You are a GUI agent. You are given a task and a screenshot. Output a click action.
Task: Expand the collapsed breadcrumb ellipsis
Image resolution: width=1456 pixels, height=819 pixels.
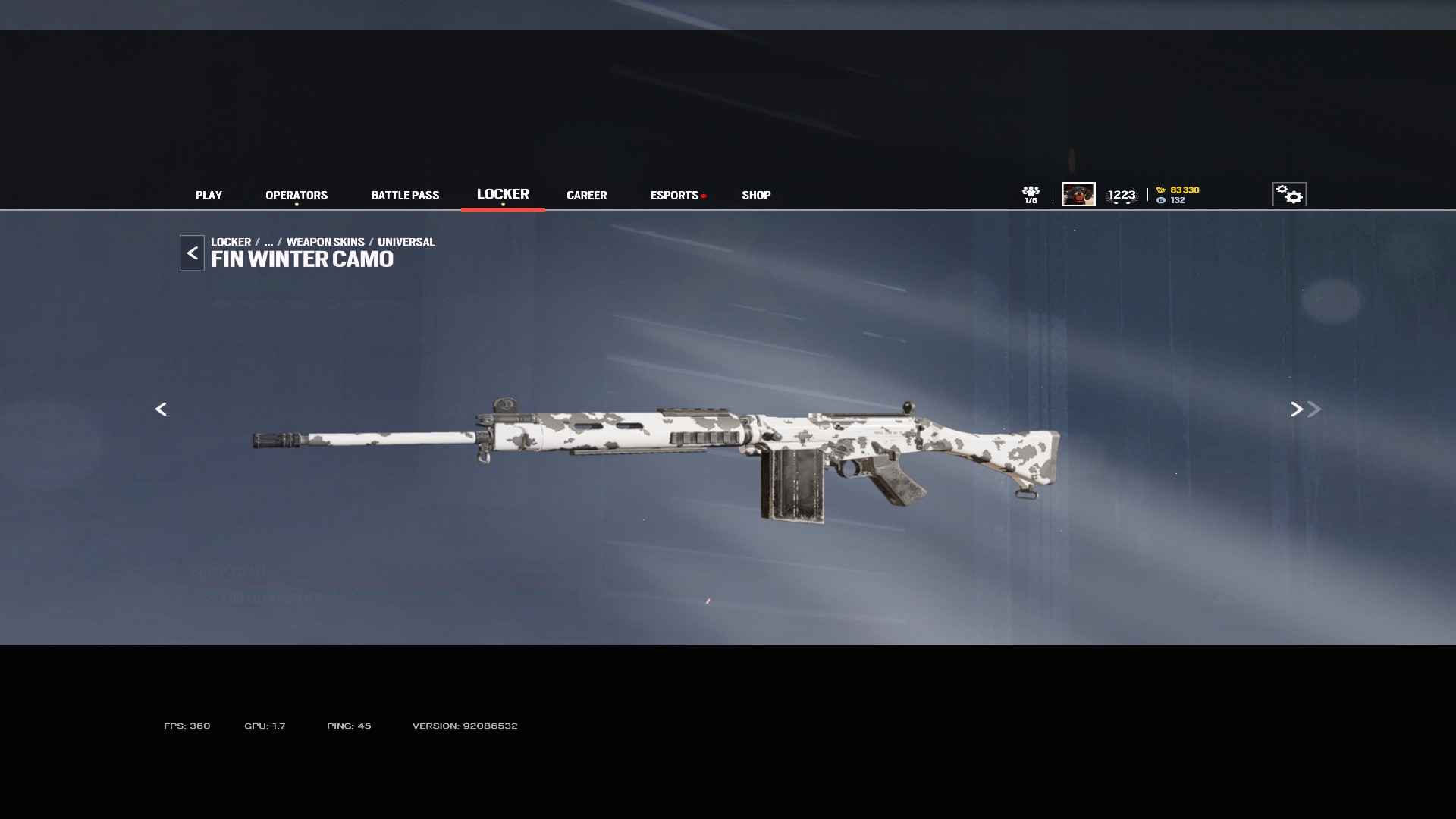pos(268,242)
